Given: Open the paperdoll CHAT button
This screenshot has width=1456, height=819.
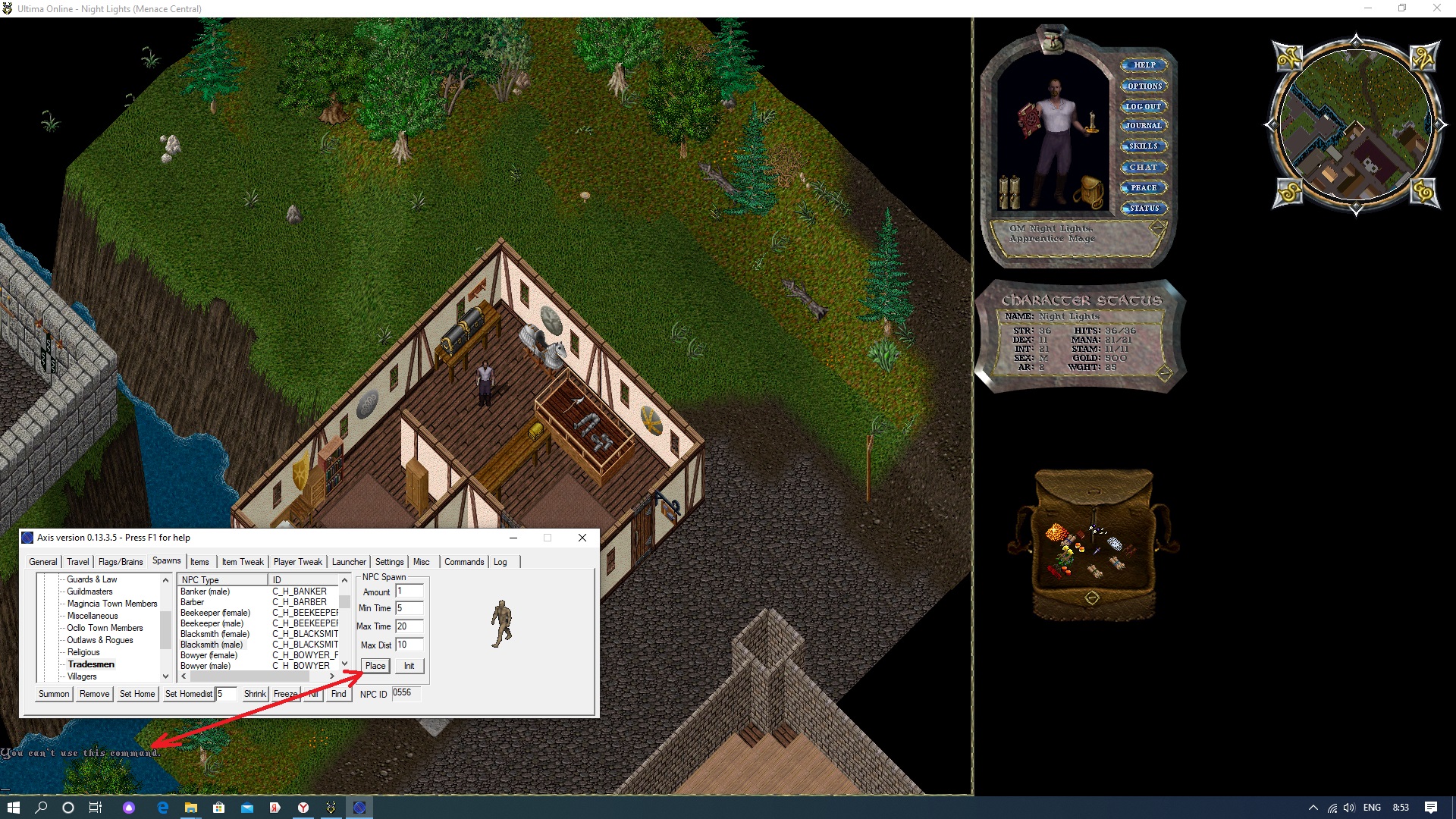Looking at the screenshot, I should [1144, 168].
